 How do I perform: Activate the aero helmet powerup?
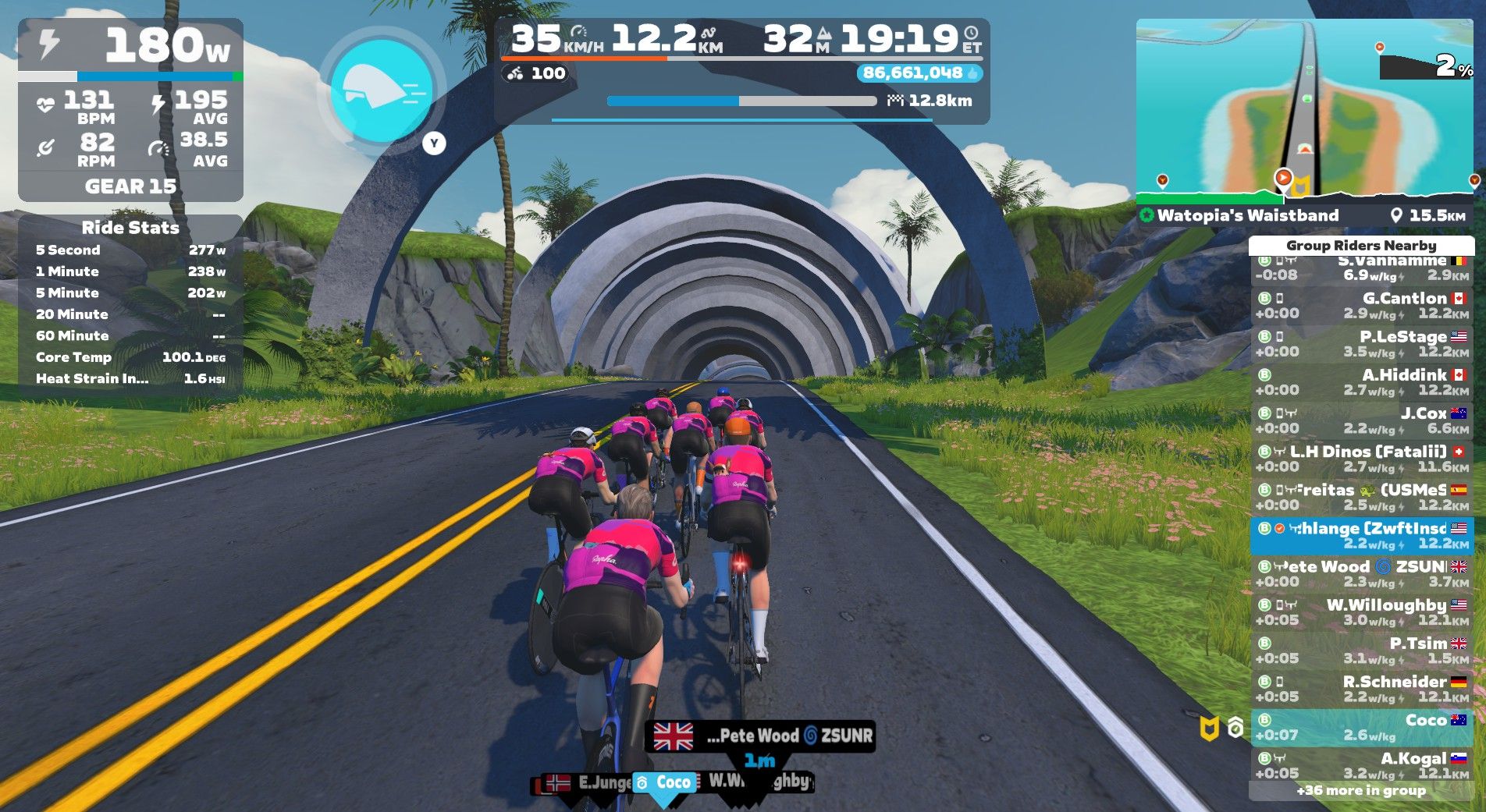[382, 90]
